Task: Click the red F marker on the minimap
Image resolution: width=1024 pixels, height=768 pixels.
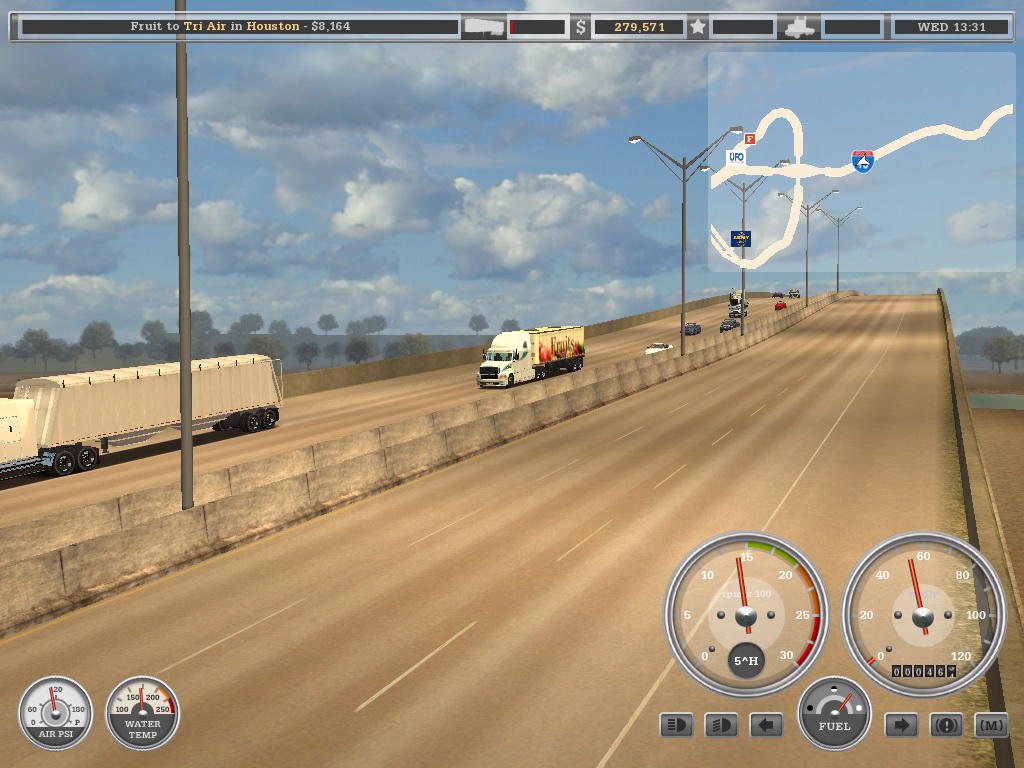Action: click(x=750, y=139)
